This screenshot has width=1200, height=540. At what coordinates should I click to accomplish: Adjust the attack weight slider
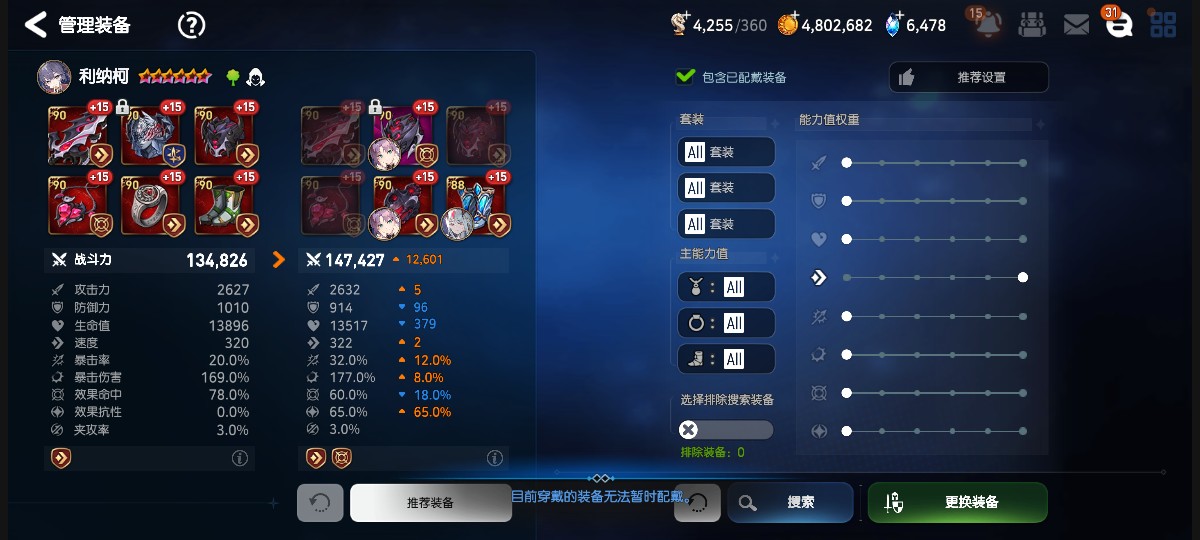934,163
